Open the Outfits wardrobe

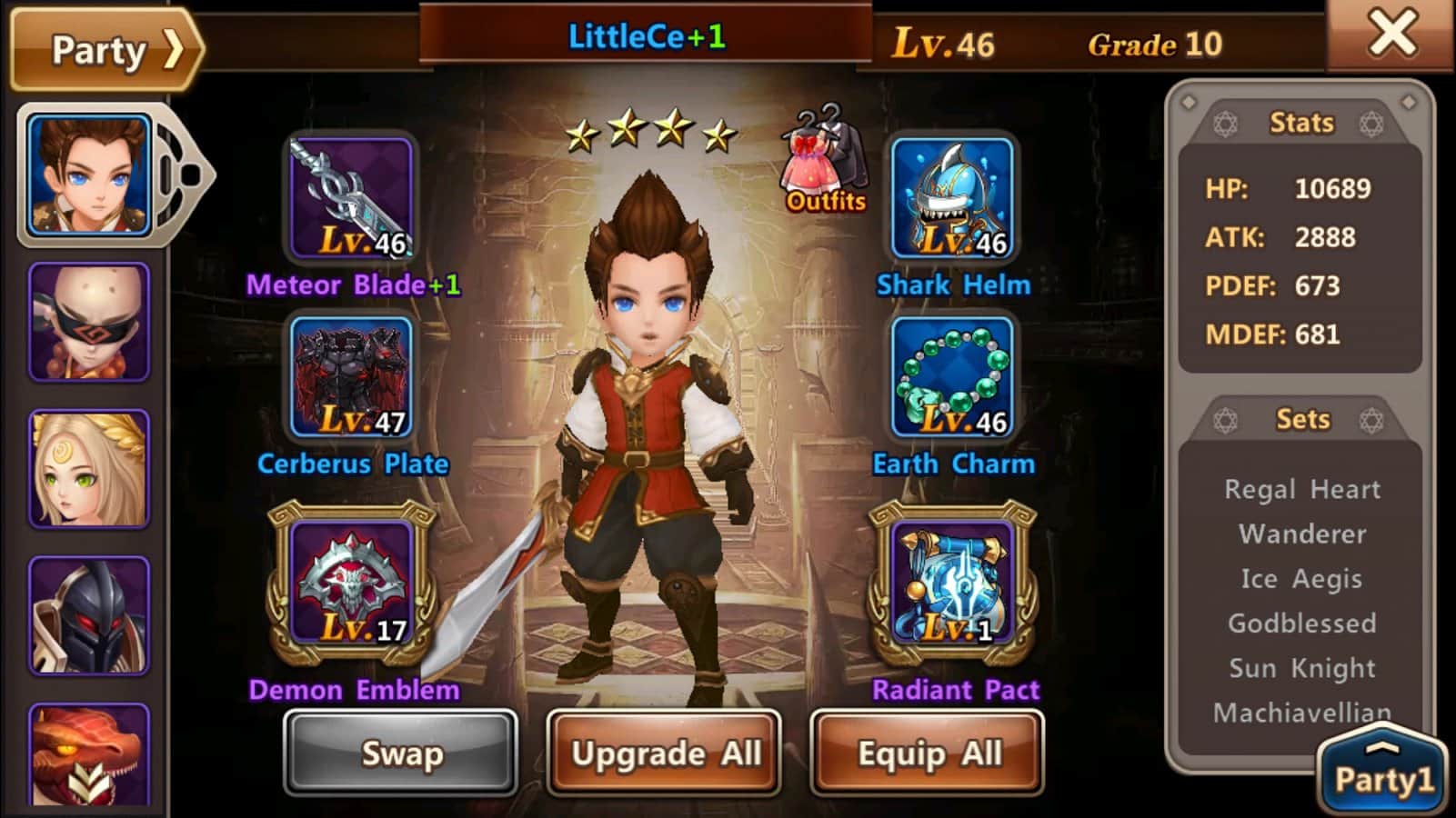tap(825, 162)
